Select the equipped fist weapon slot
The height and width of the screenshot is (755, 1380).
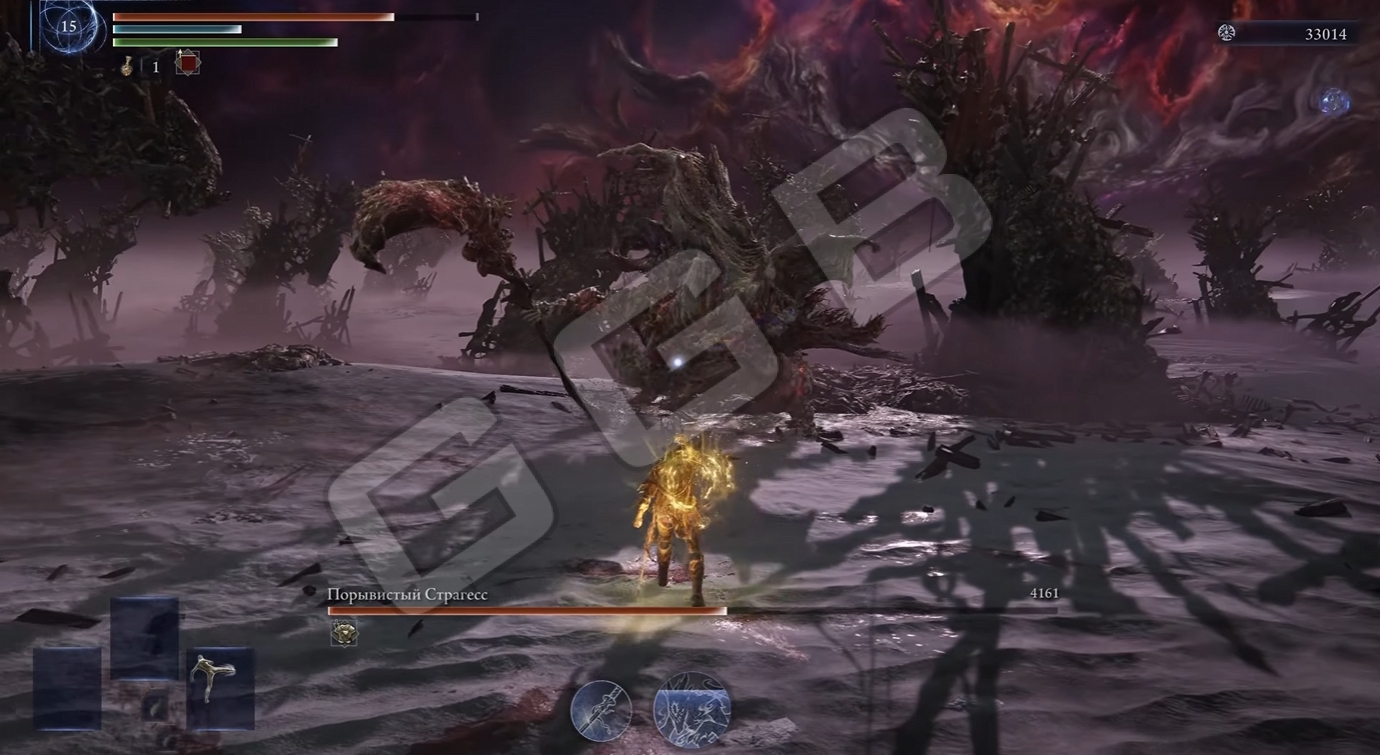219,687
